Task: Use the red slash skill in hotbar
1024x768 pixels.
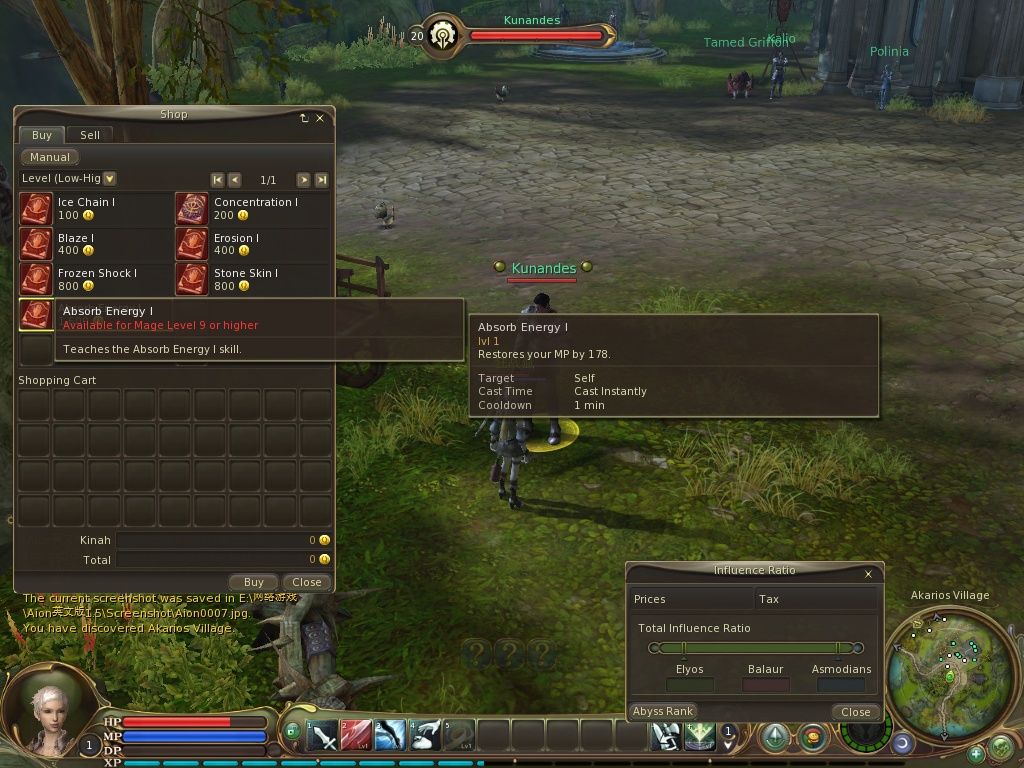Action: coord(357,737)
